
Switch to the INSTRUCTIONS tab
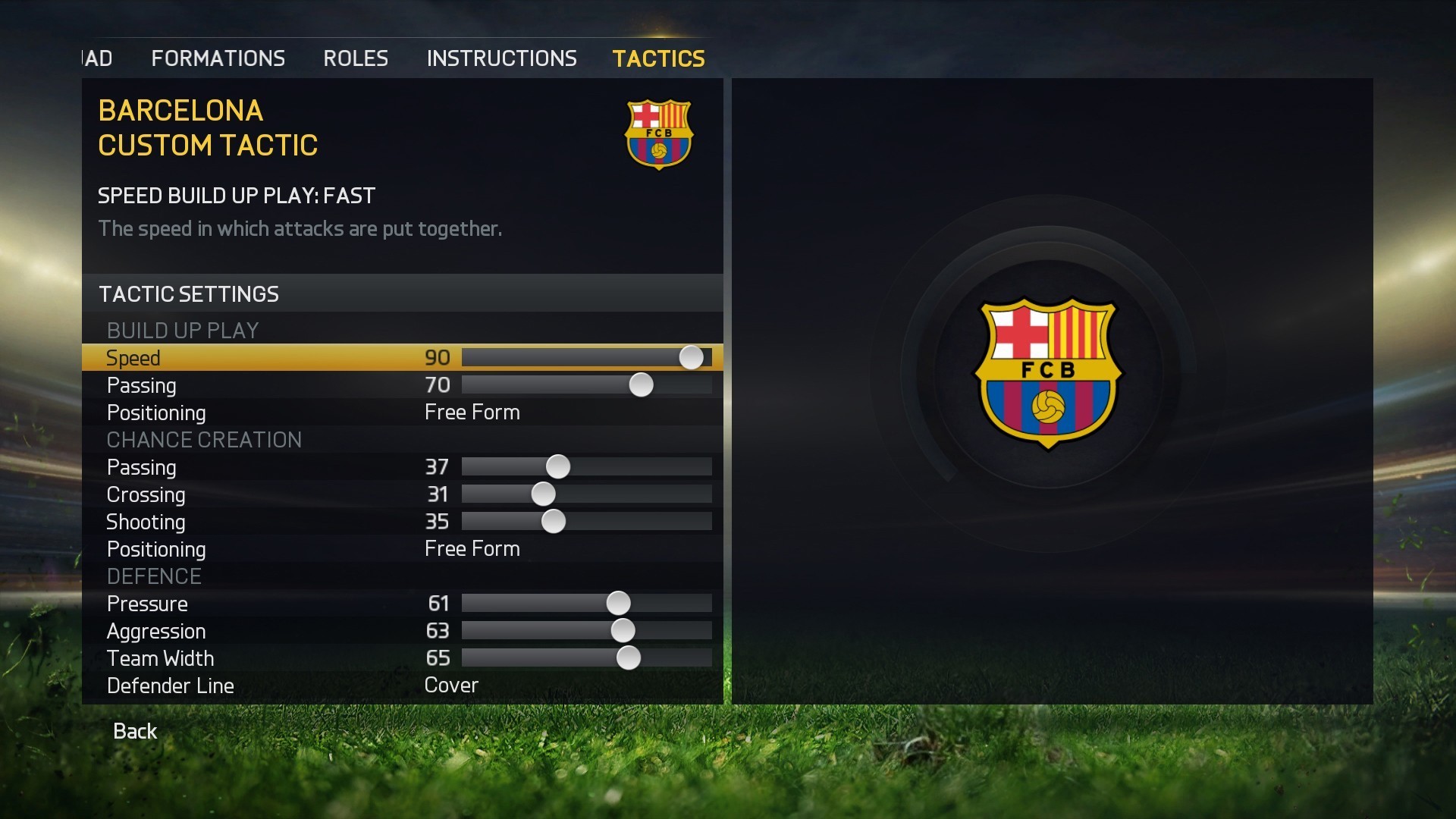(x=501, y=58)
